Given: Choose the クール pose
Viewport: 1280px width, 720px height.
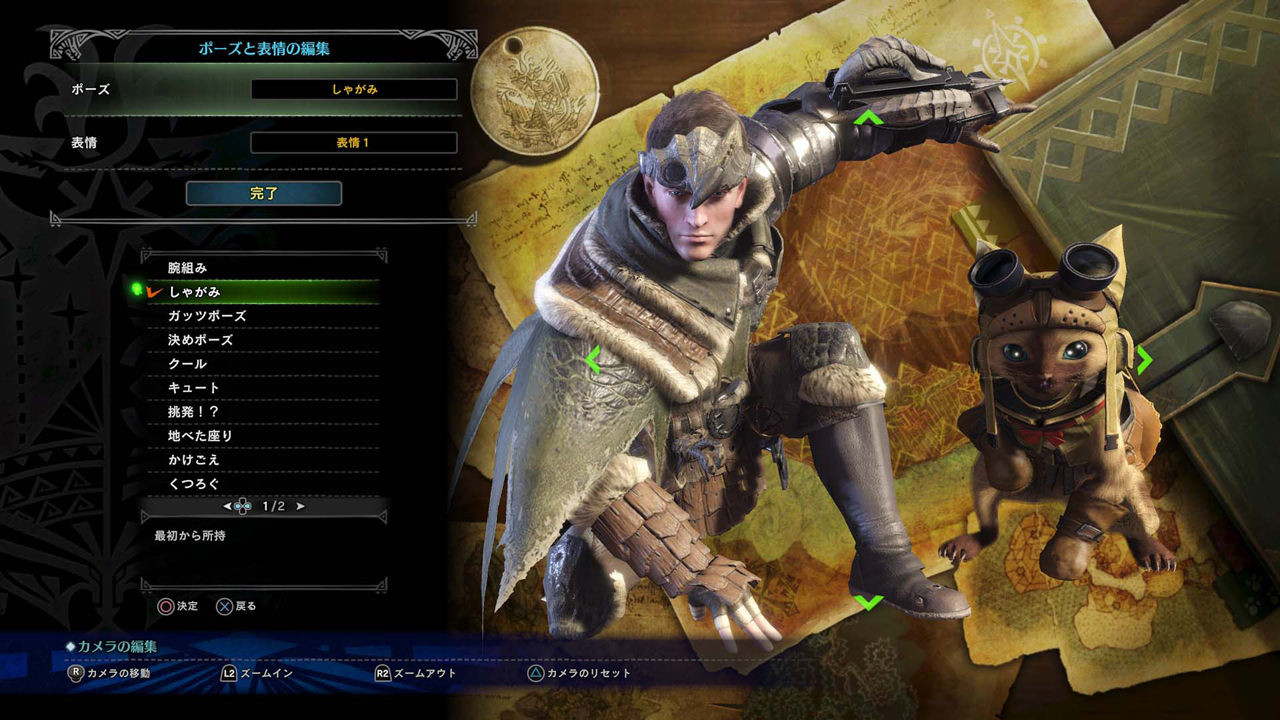Looking at the screenshot, I should pos(262,364).
